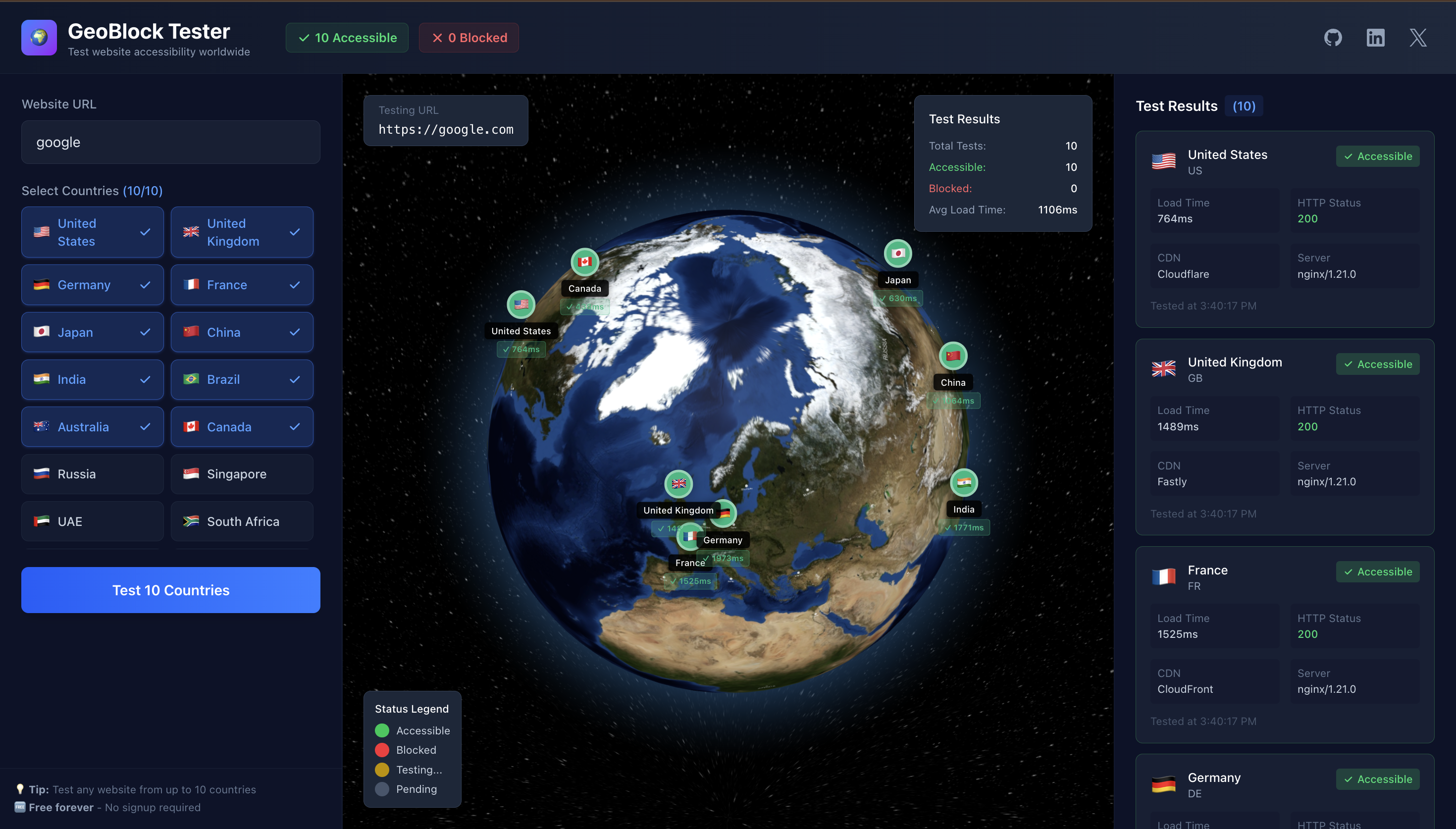Deselect the Brazil country toggle
This screenshot has width=1456, height=829.
[242, 379]
